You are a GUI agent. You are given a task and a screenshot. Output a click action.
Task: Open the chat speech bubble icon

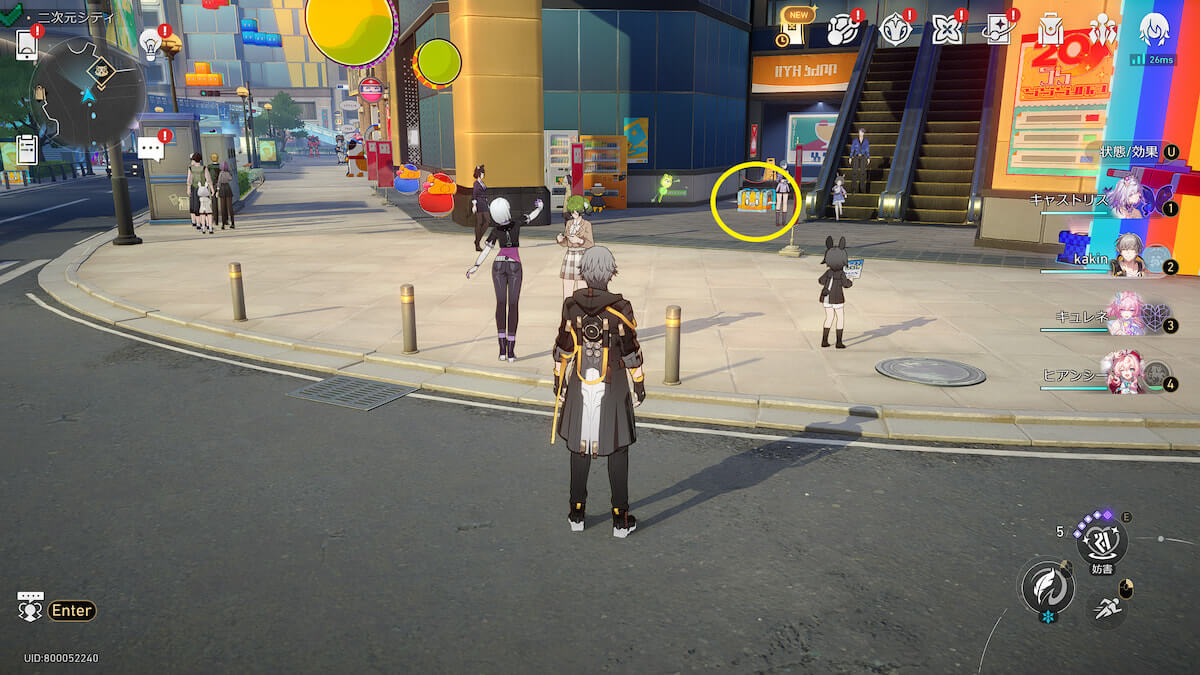tap(151, 150)
